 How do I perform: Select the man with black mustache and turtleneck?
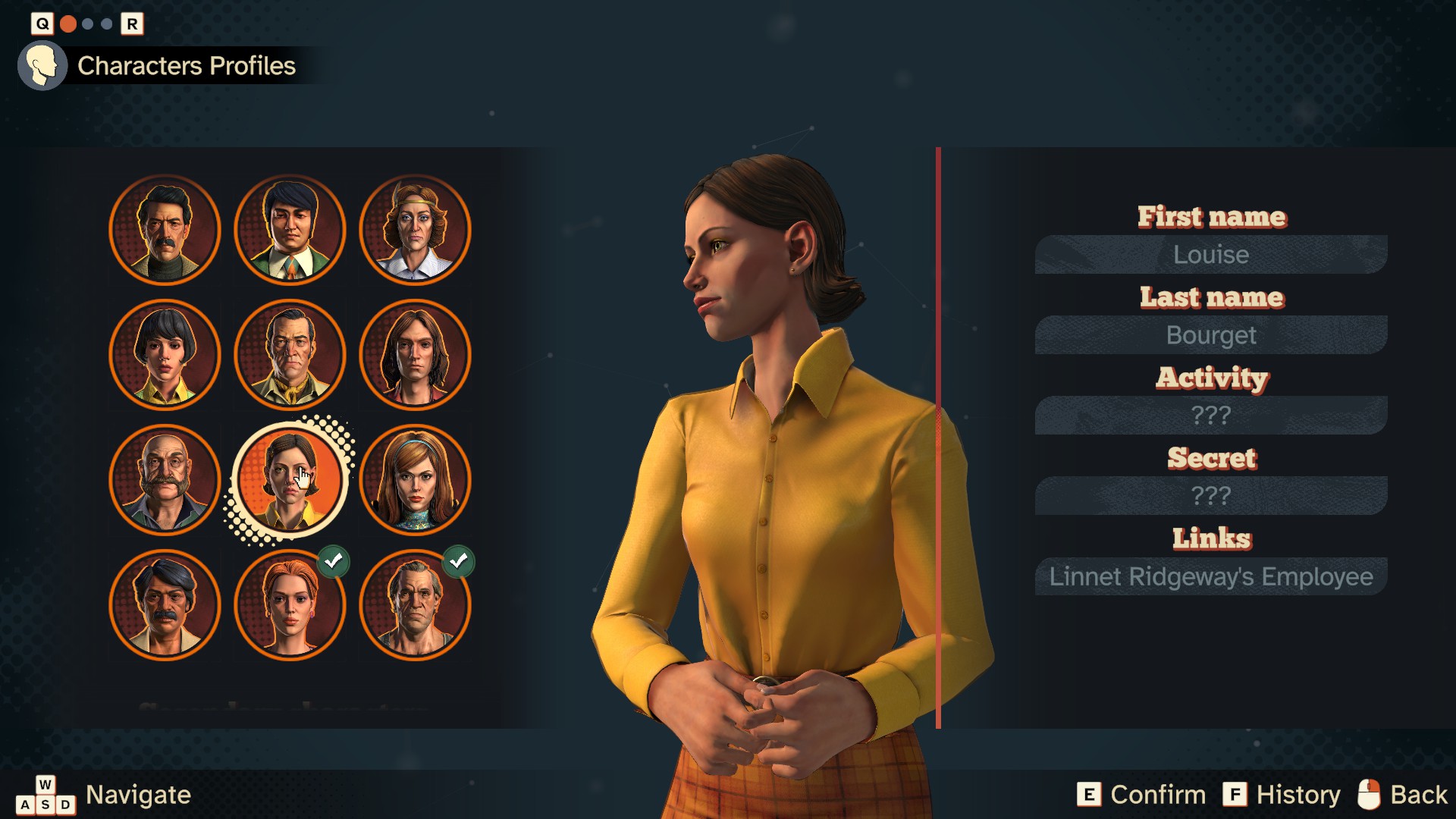(165, 230)
